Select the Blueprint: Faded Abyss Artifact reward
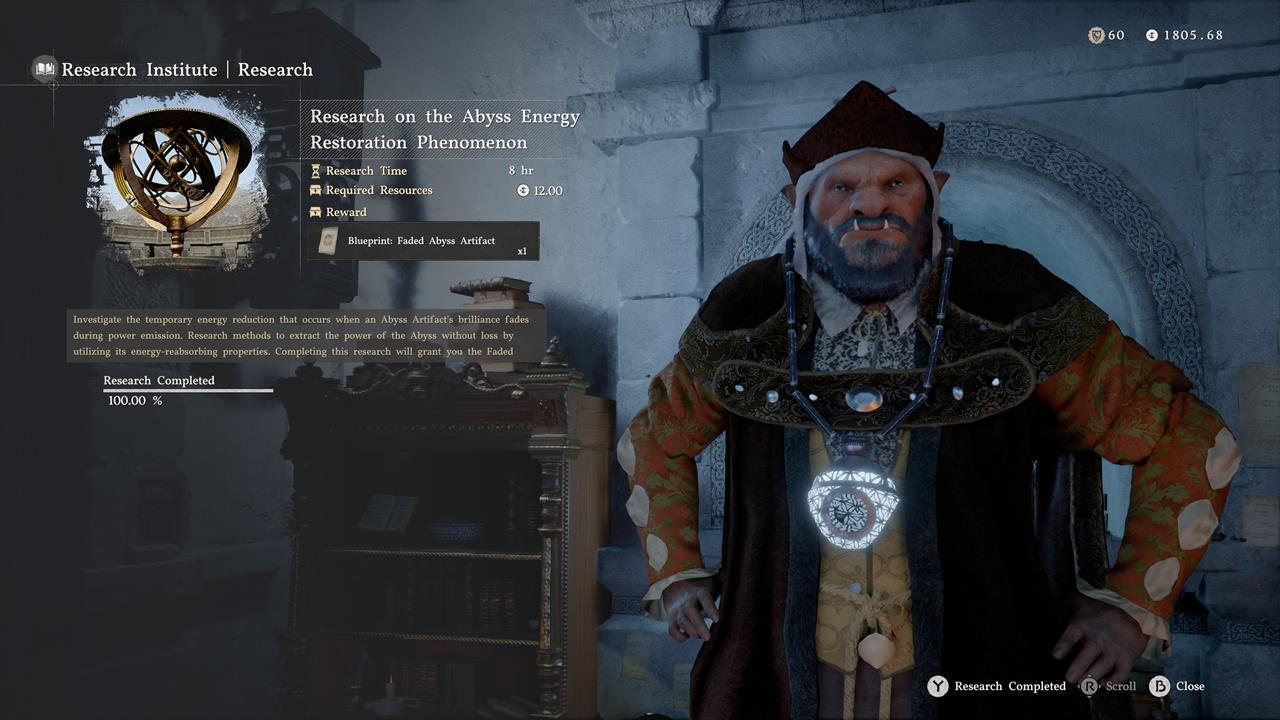 423,241
